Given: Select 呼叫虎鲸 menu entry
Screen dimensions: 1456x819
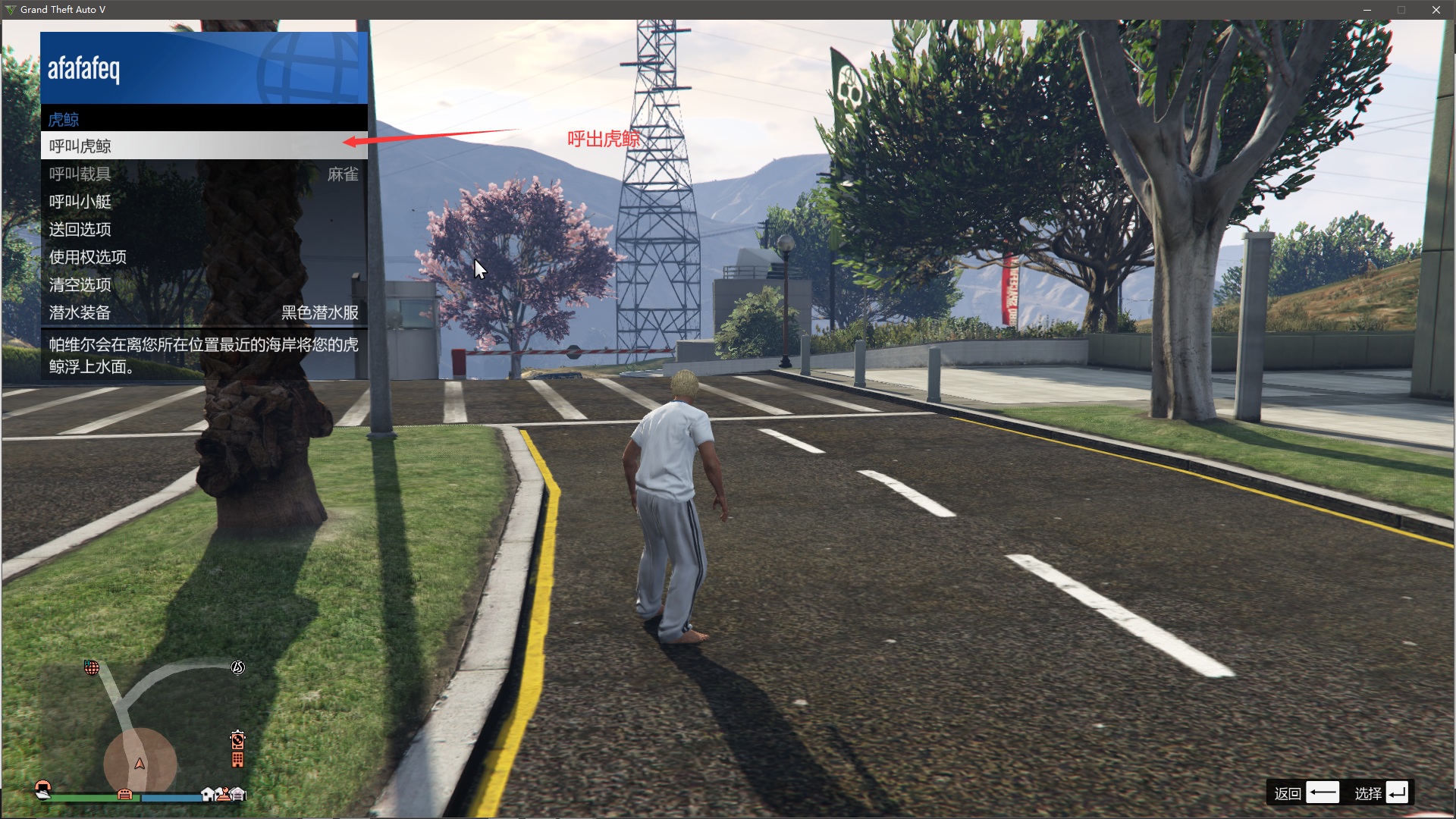Looking at the screenshot, I should pyautogui.click(x=203, y=146).
